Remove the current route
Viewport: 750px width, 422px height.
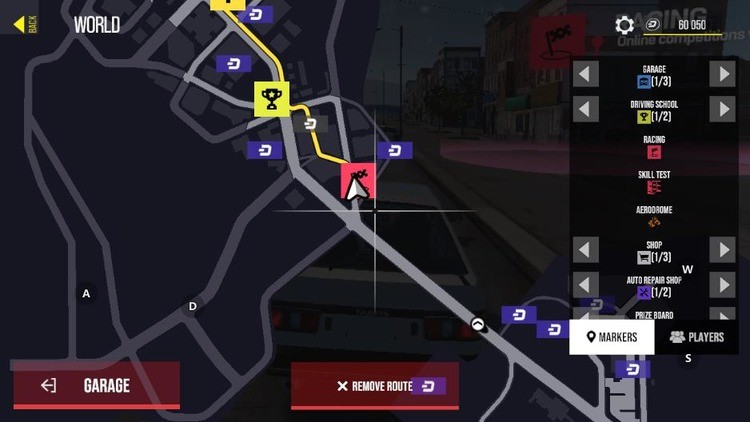coord(375,386)
